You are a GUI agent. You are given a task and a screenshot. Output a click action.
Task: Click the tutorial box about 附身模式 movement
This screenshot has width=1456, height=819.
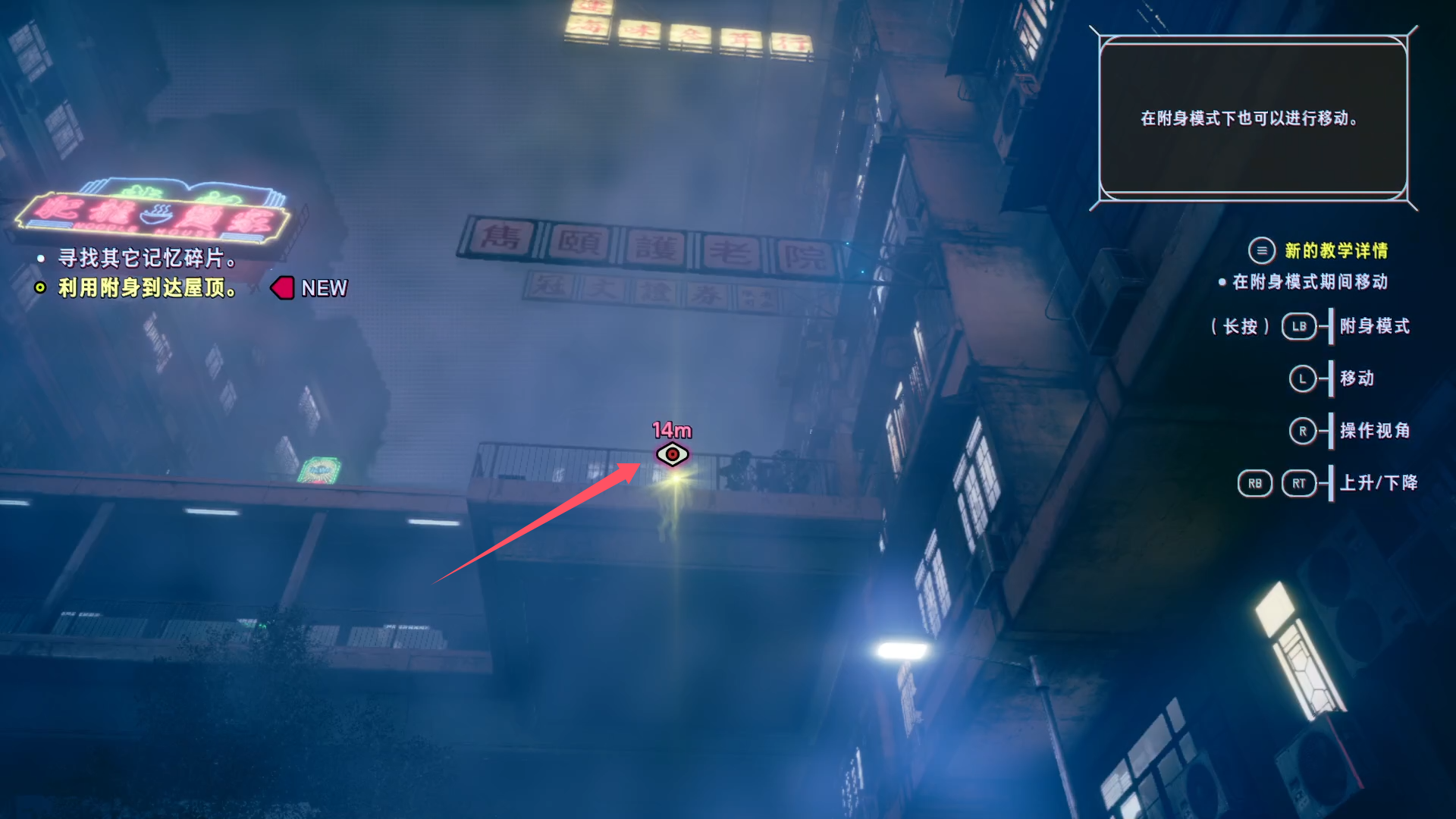coord(1253,118)
